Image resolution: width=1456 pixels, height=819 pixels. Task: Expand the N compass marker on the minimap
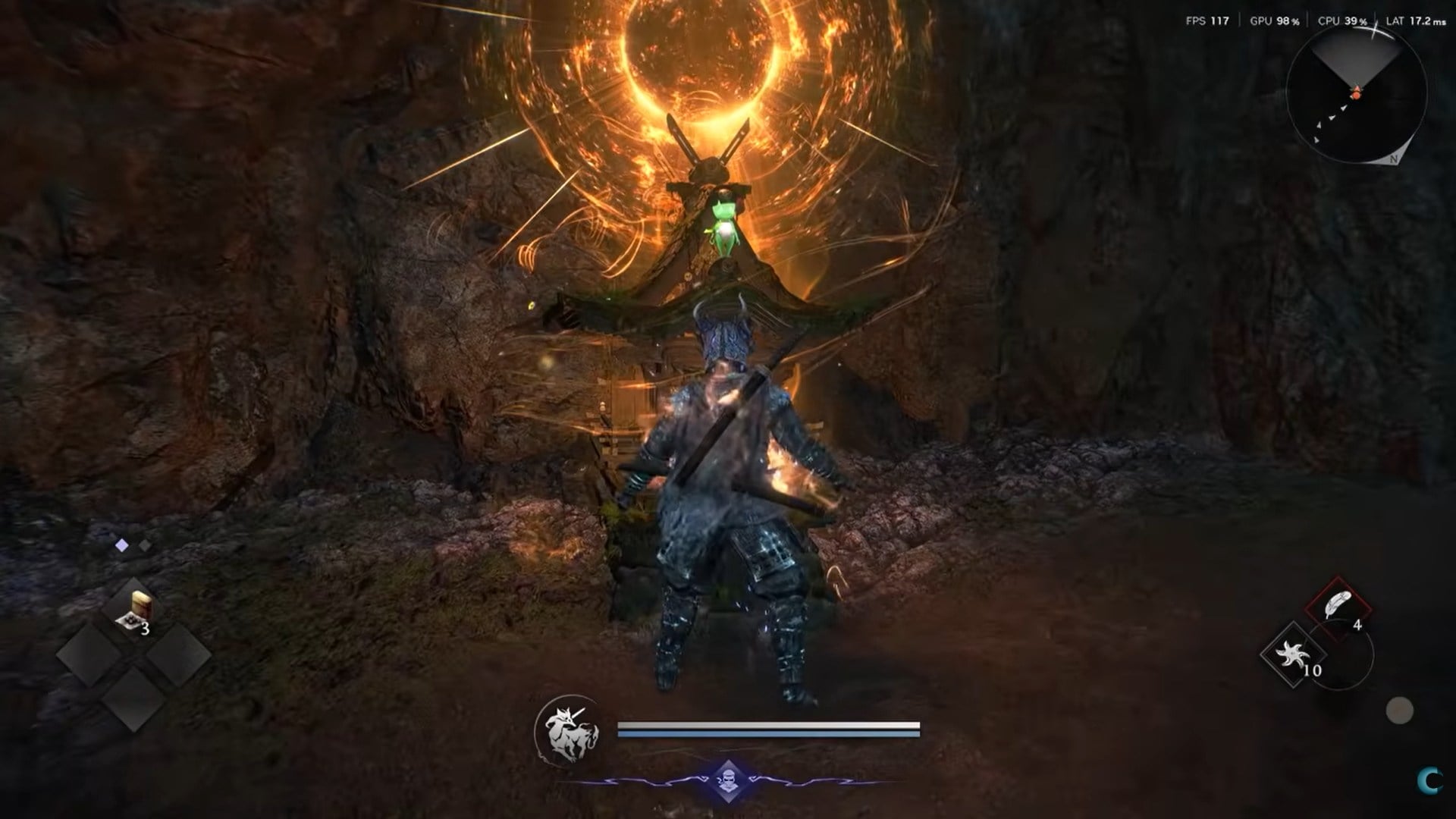tap(1392, 159)
